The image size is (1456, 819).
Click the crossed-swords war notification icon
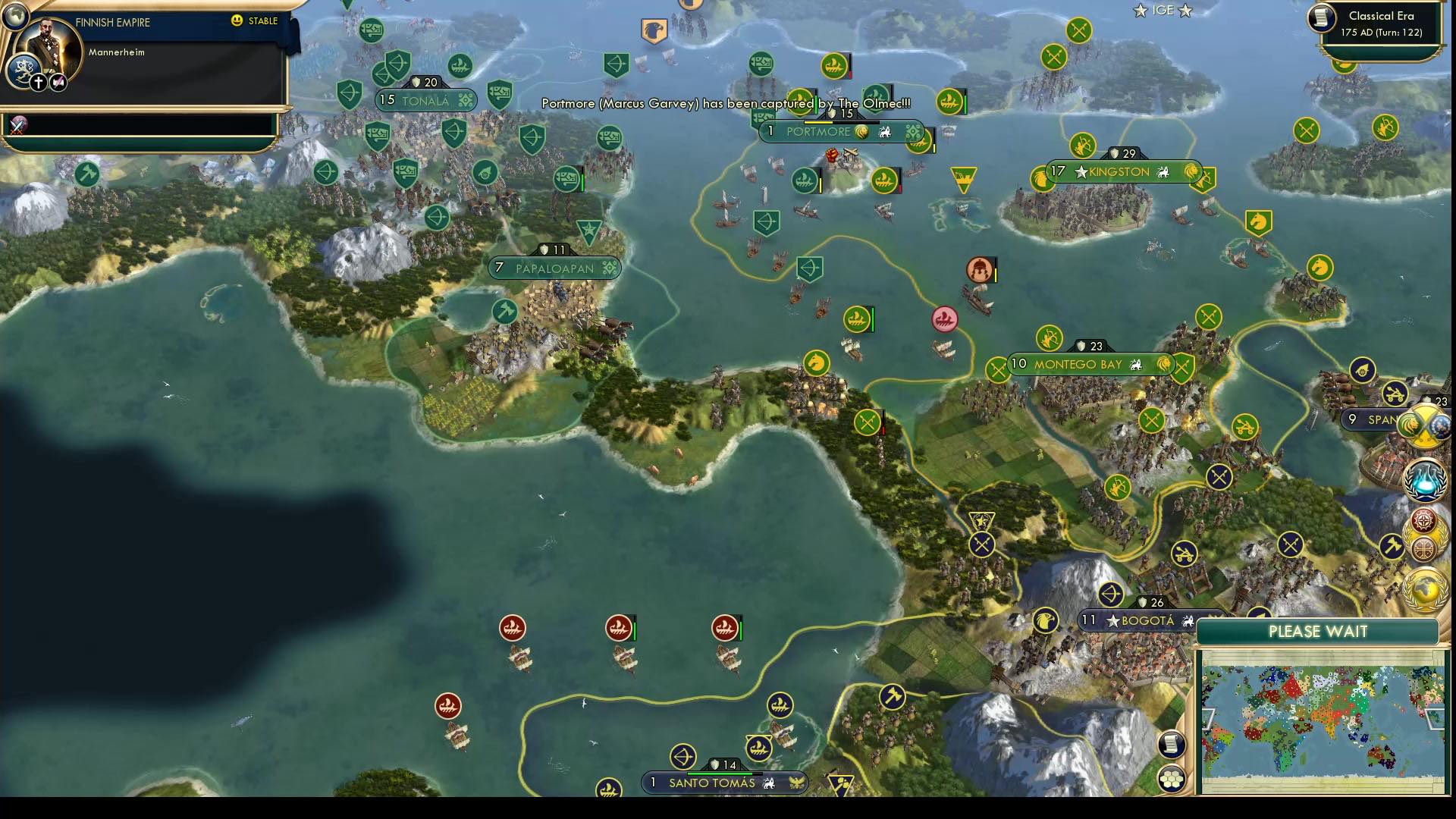point(17,125)
